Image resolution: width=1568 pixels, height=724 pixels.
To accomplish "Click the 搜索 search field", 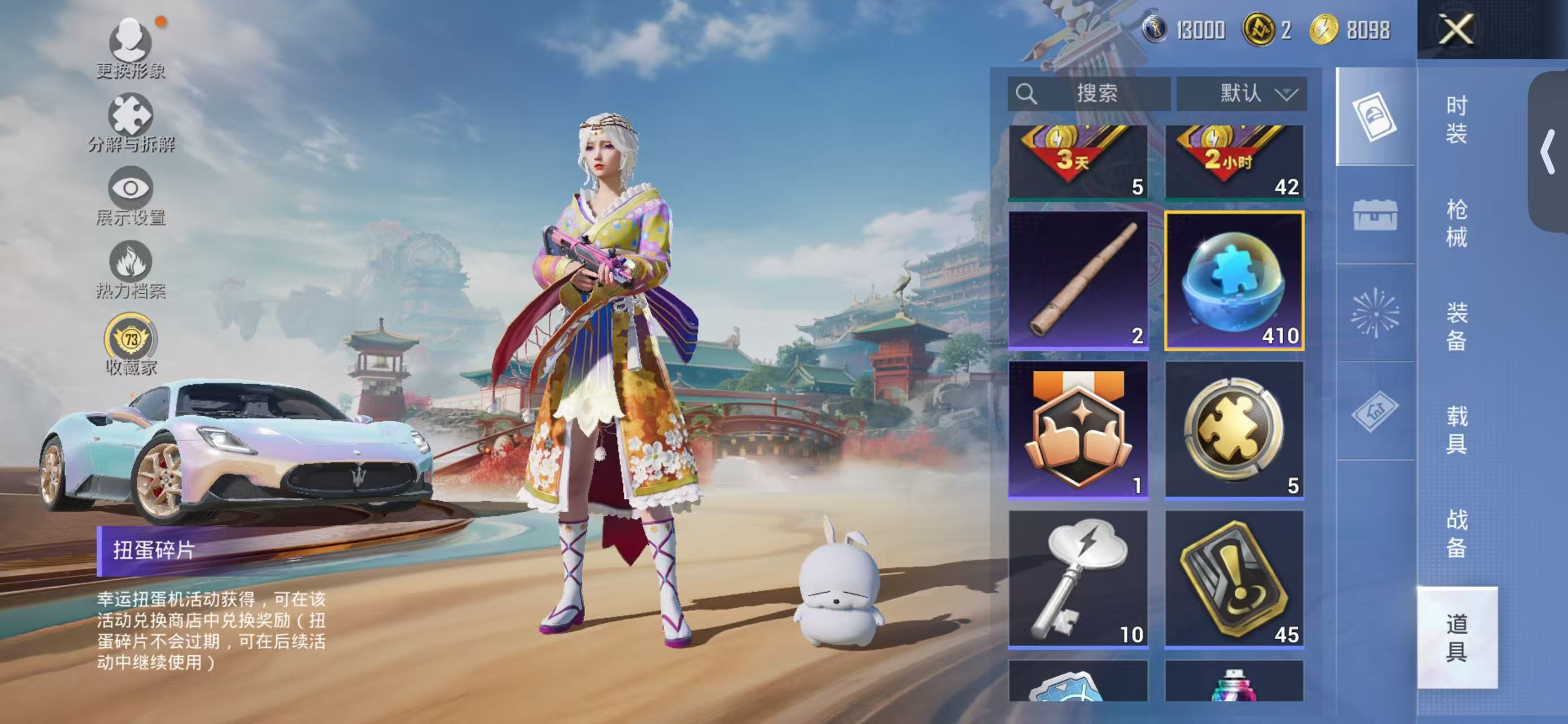I will pyautogui.click(x=1089, y=94).
